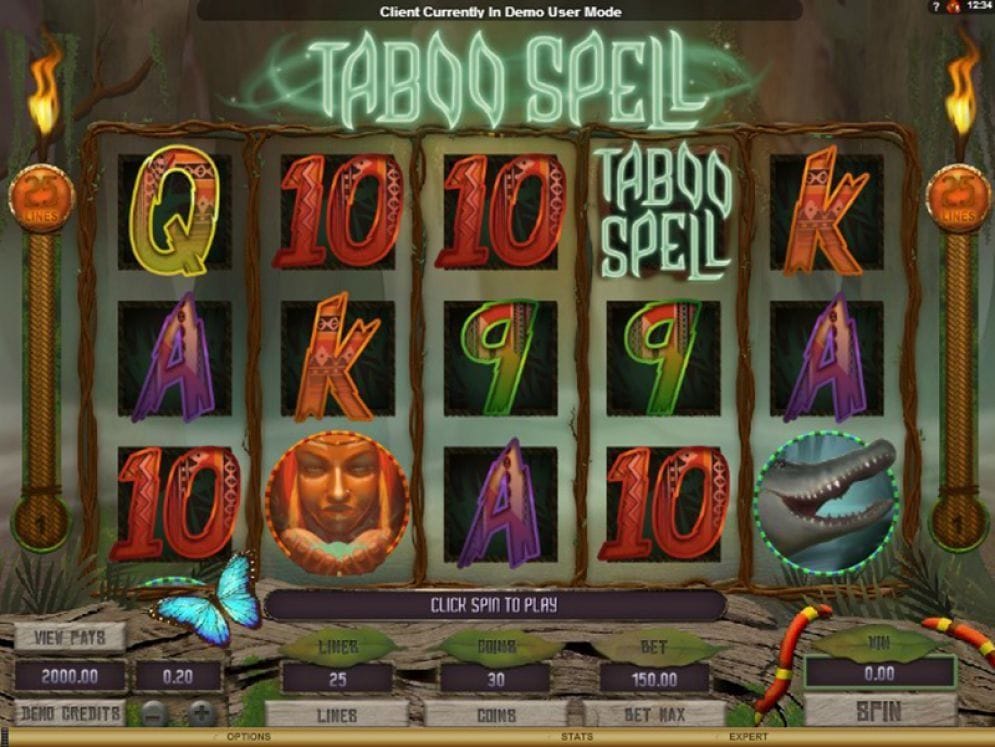Open help via the question mark icon
Image resolution: width=995 pixels, height=747 pixels.
[935, 7]
